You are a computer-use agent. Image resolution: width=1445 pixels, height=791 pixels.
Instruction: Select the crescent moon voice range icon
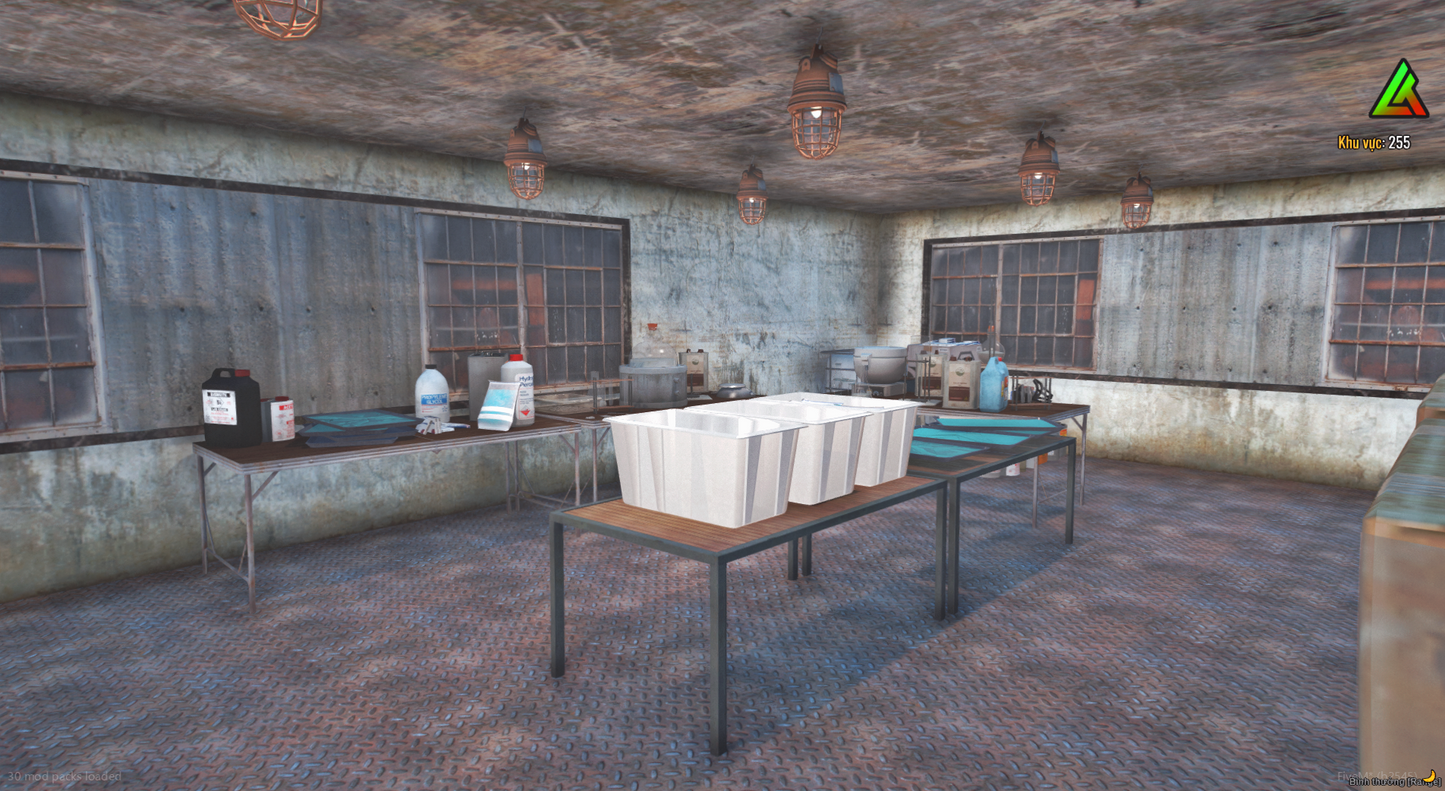(1429, 778)
